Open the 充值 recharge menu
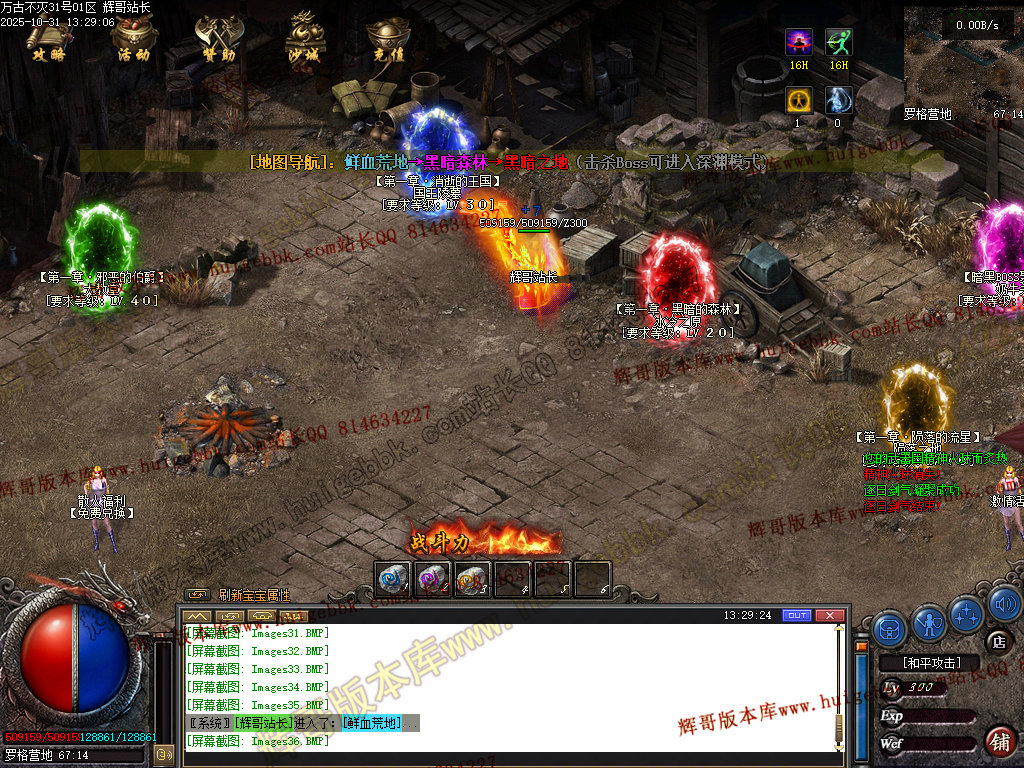 [x=387, y=40]
